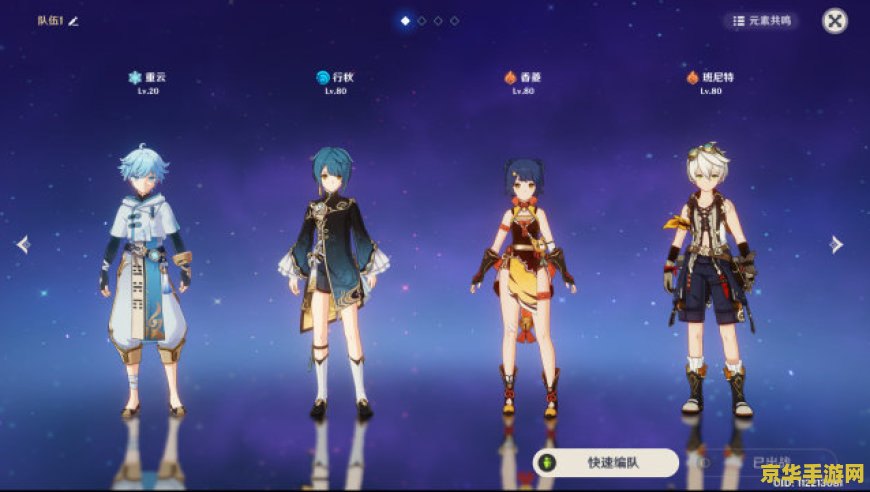Switch to the fourth team page dot

[x=455, y=20]
